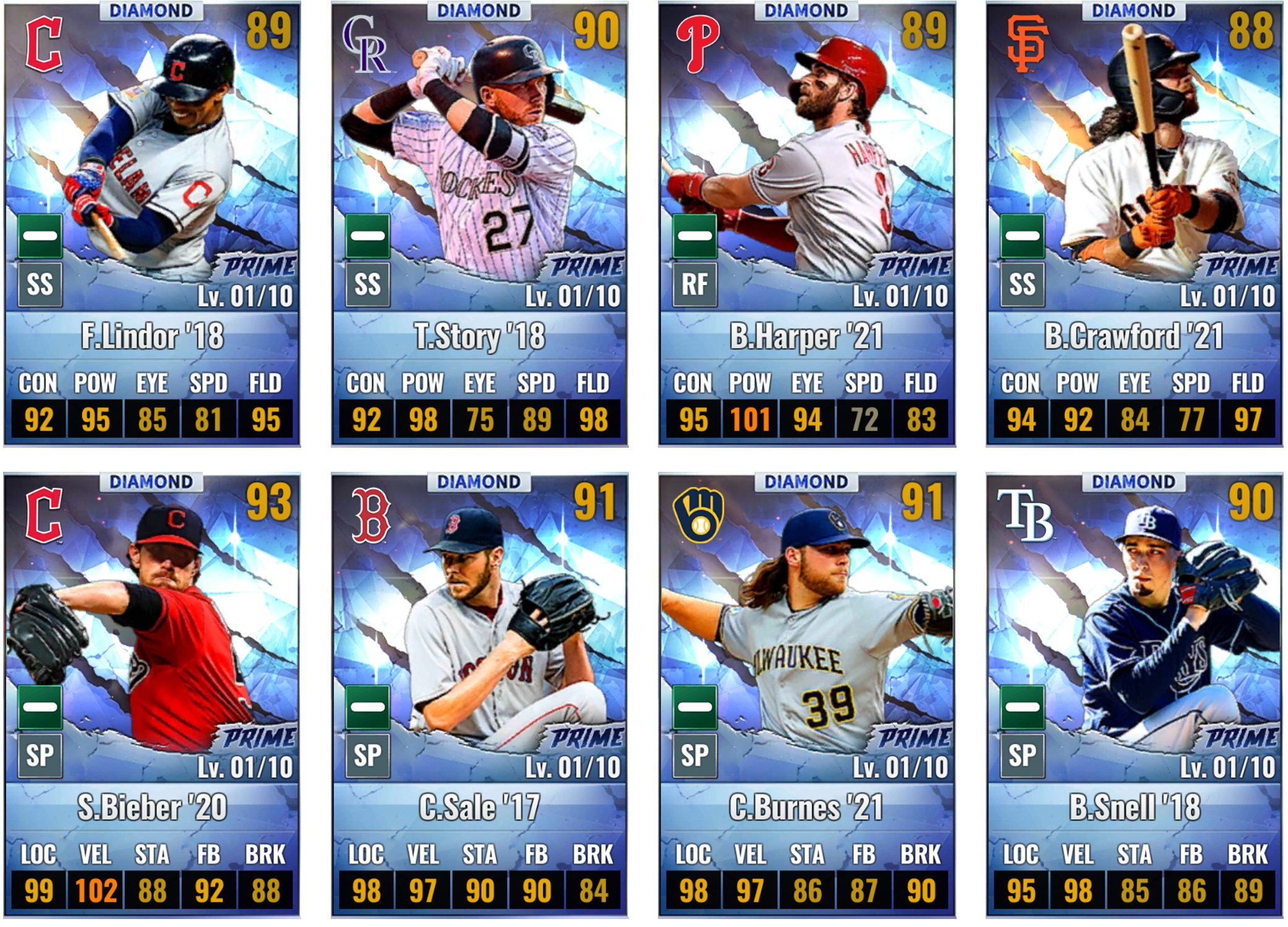
Task: Select the DIAMOND banner on T.Story's card
Action: pyautogui.click(x=479, y=10)
